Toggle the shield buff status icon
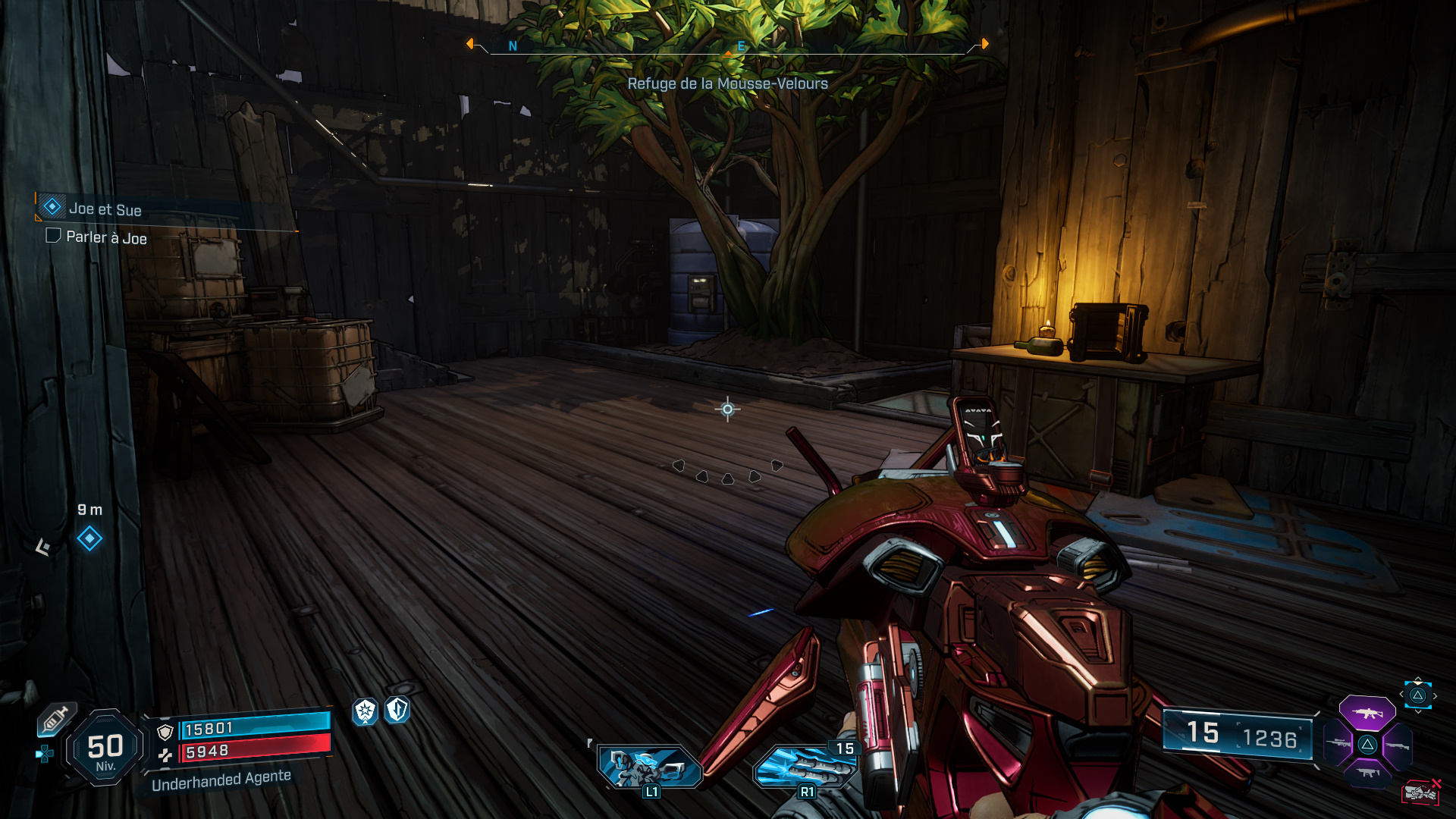 (397, 711)
